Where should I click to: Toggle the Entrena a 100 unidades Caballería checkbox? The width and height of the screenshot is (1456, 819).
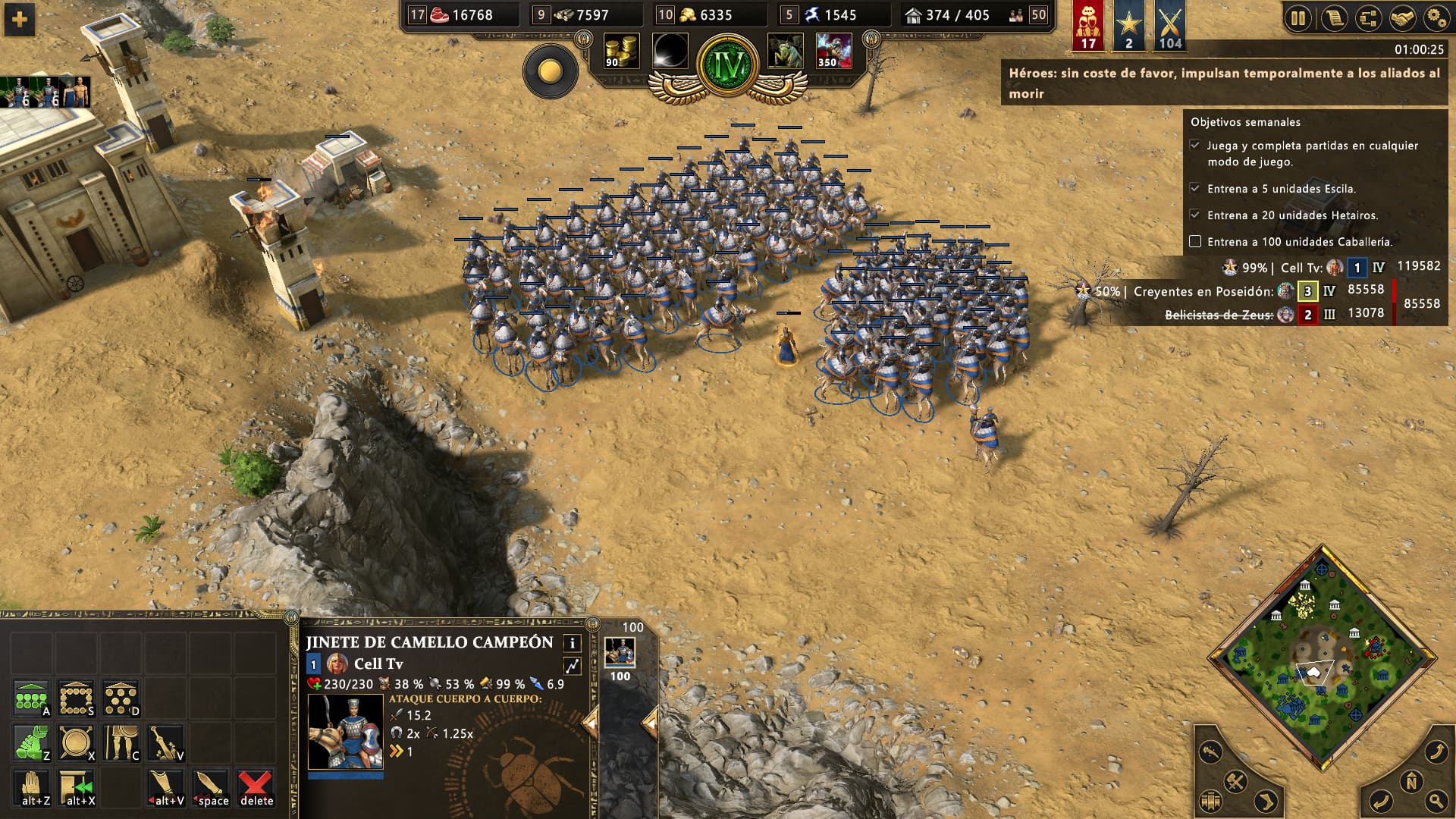pyautogui.click(x=1195, y=241)
